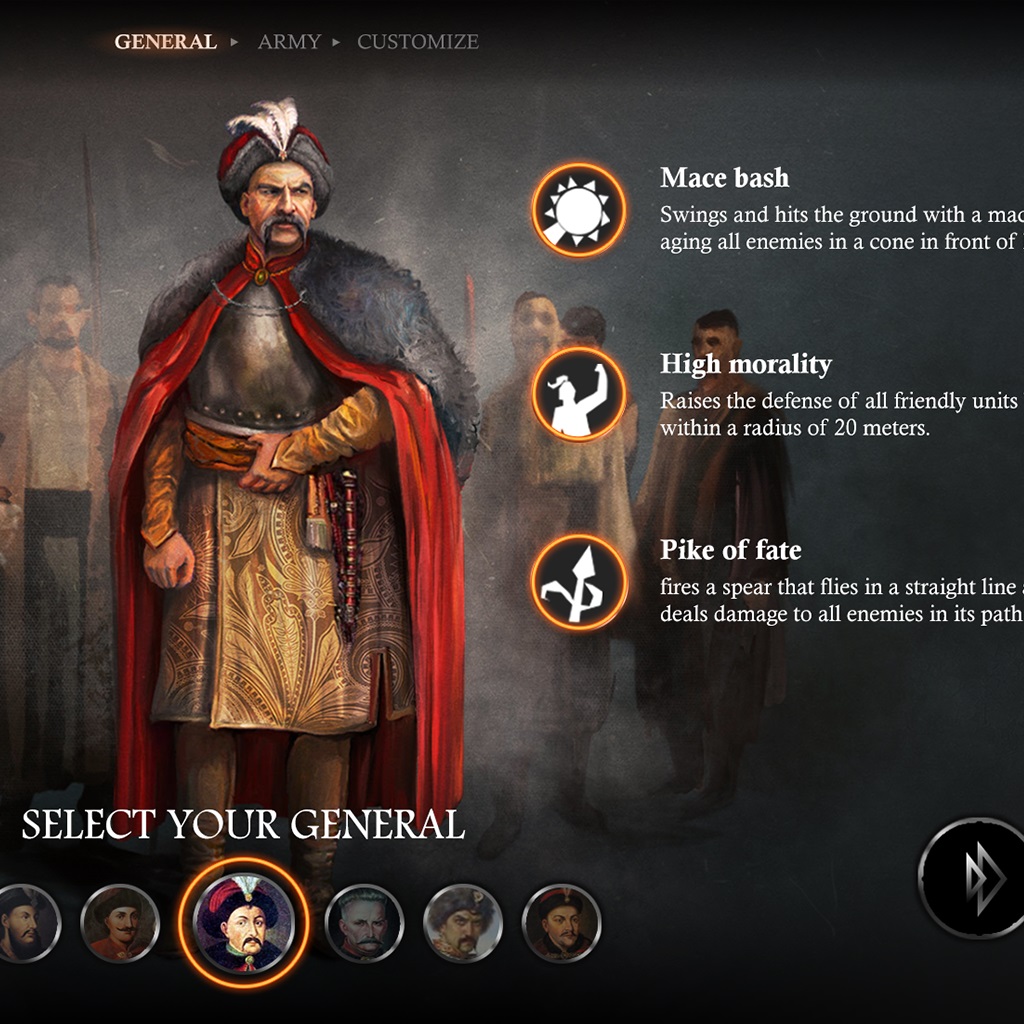The width and height of the screenshot is (1024, 1024).
Task: Open the CUSTOMIZE tab
Action: (418, 42)
